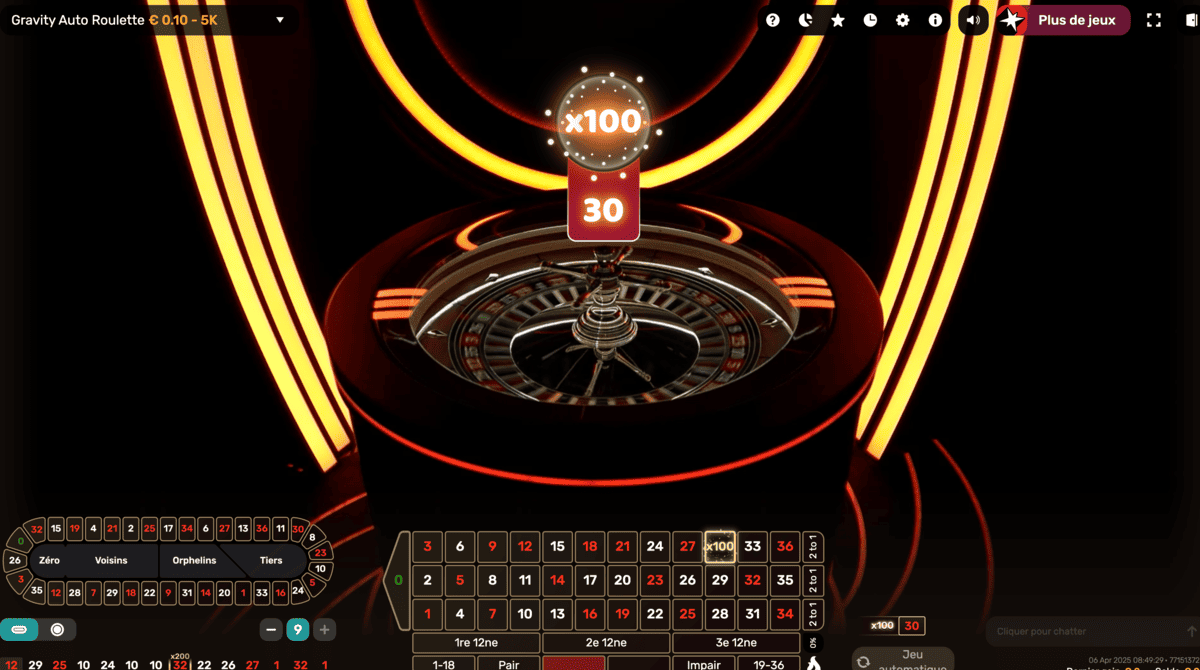
Task: Increase neighbours count with plus button
Action: click(325, 630)
